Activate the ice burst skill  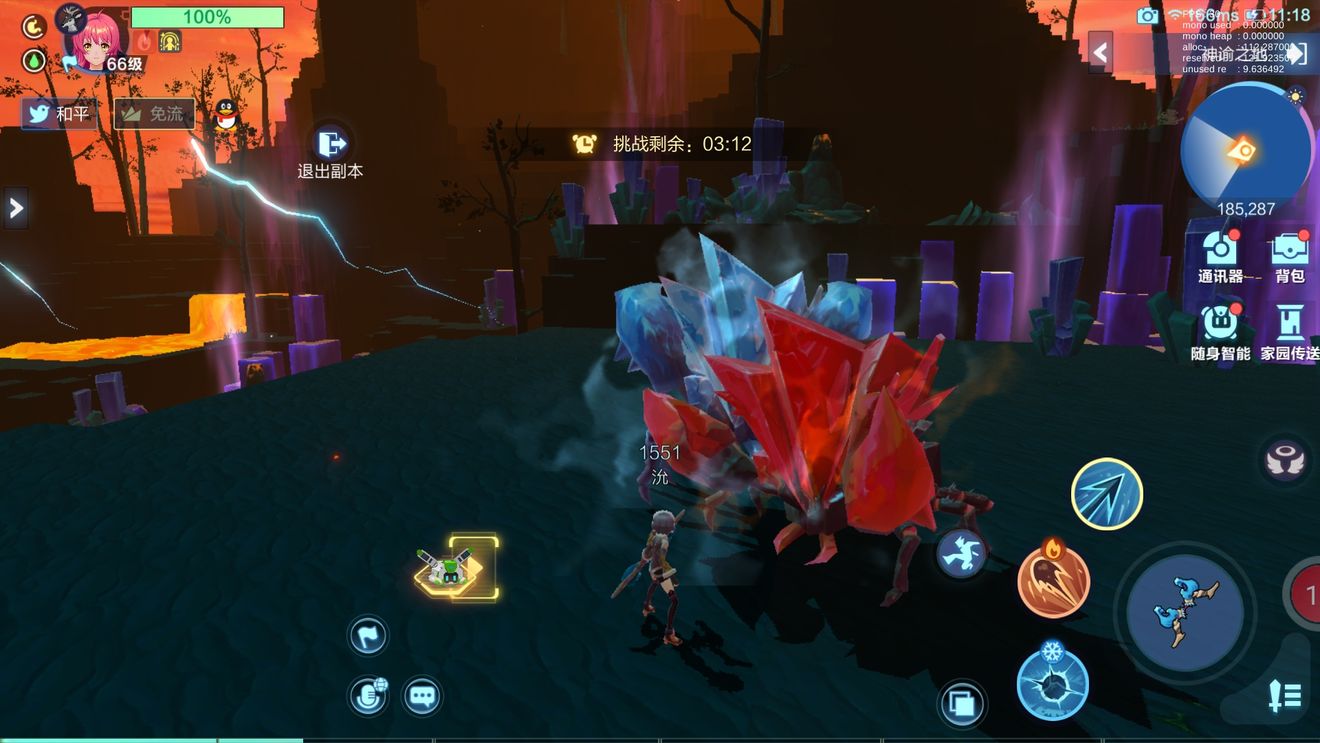1053,683
